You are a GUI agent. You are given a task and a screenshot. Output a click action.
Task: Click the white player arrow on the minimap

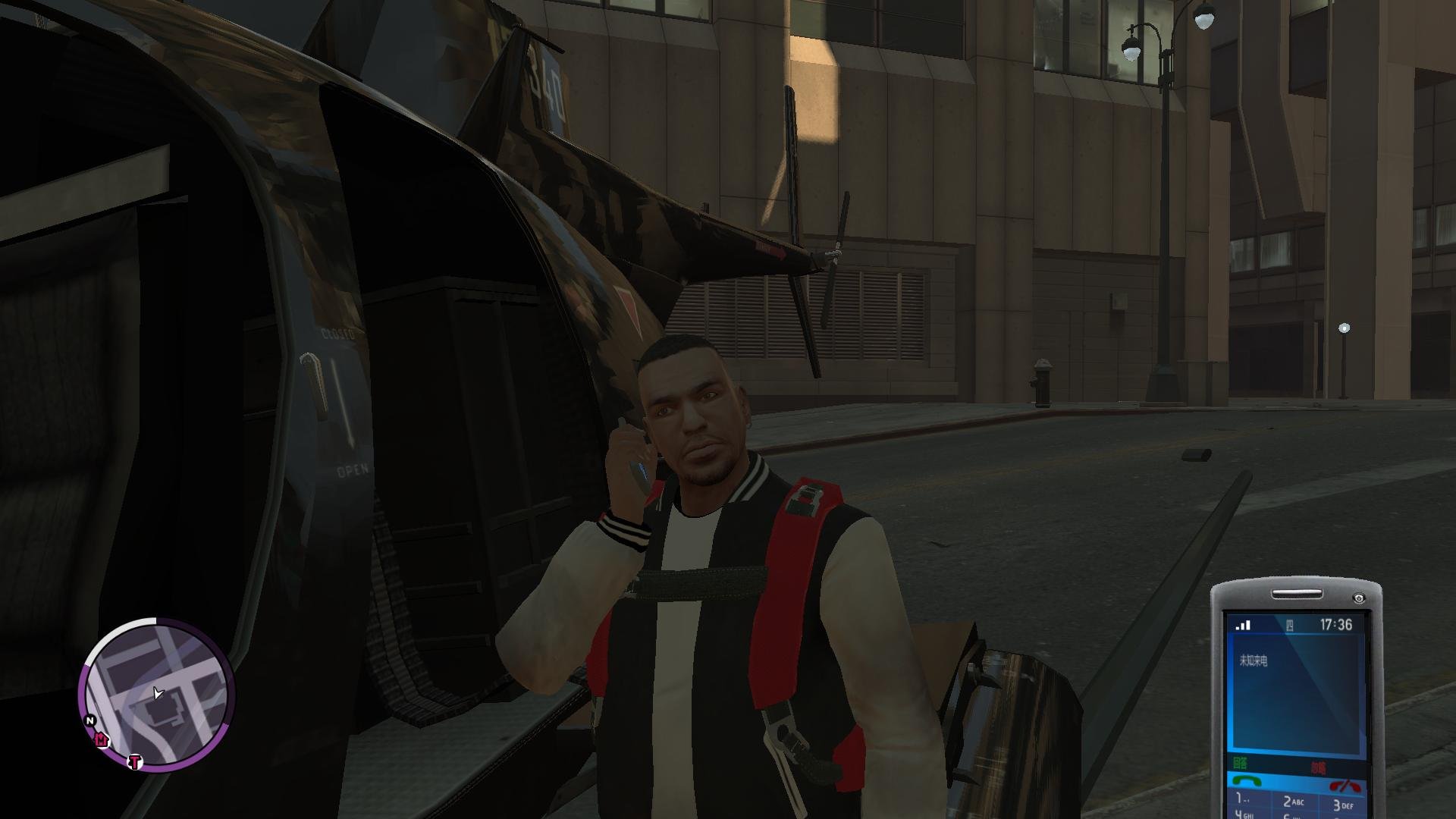point(158,693)
